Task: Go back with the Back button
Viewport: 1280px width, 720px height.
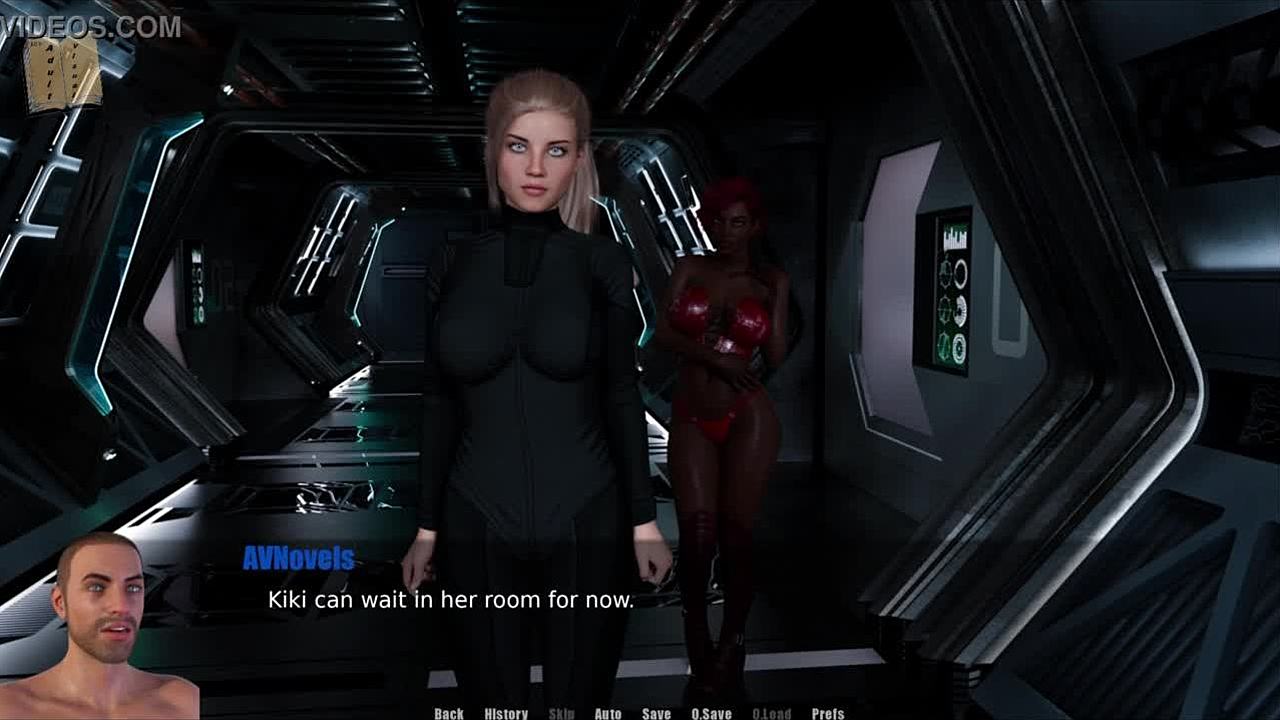Action: tap(449, 713)
